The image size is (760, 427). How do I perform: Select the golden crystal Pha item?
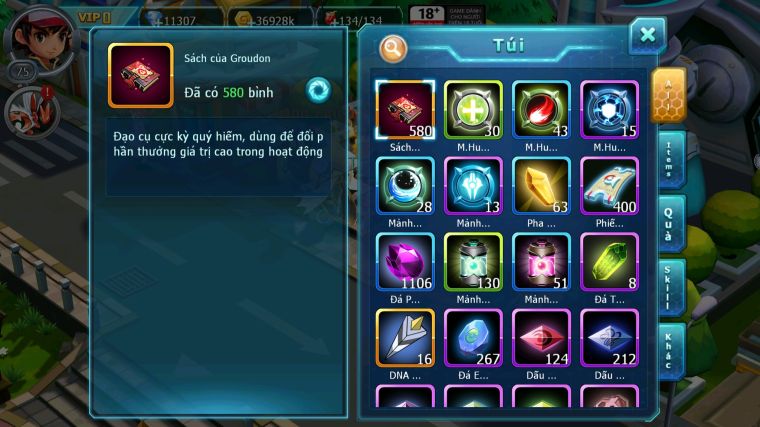tap(541, 186)
